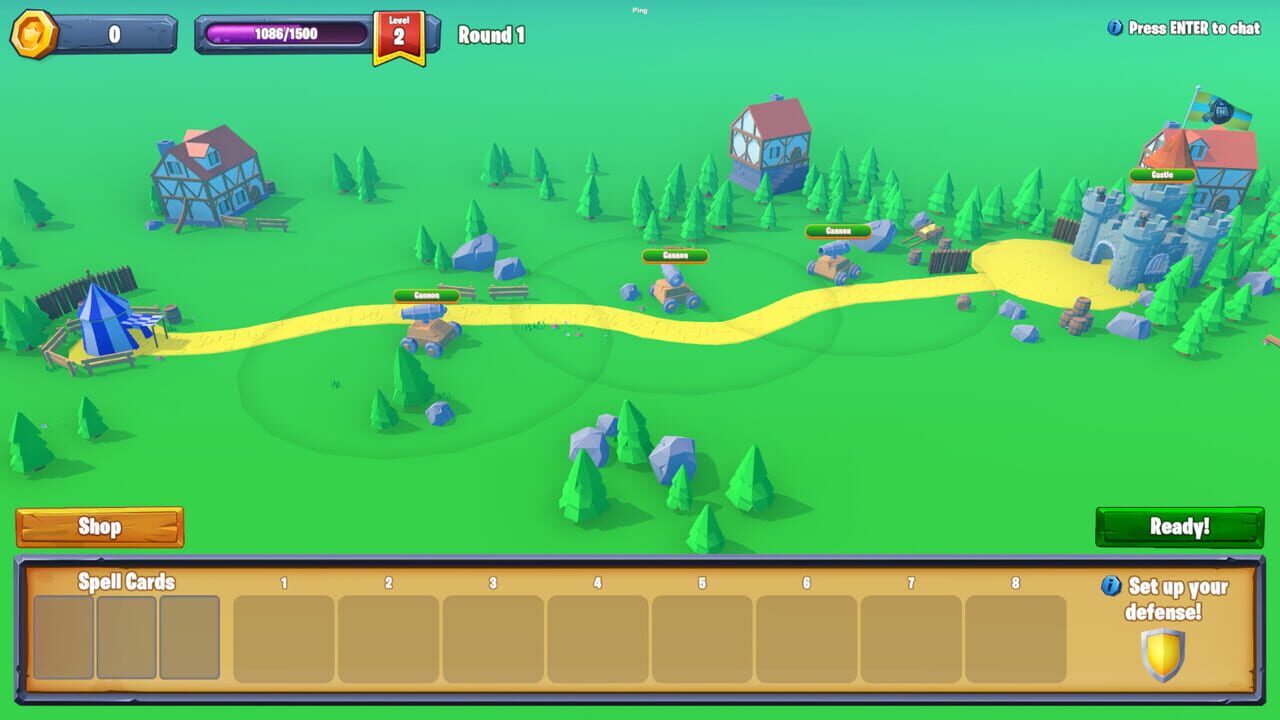Click the Round 1 label
Screen dimensions: 1280x720
490,34
